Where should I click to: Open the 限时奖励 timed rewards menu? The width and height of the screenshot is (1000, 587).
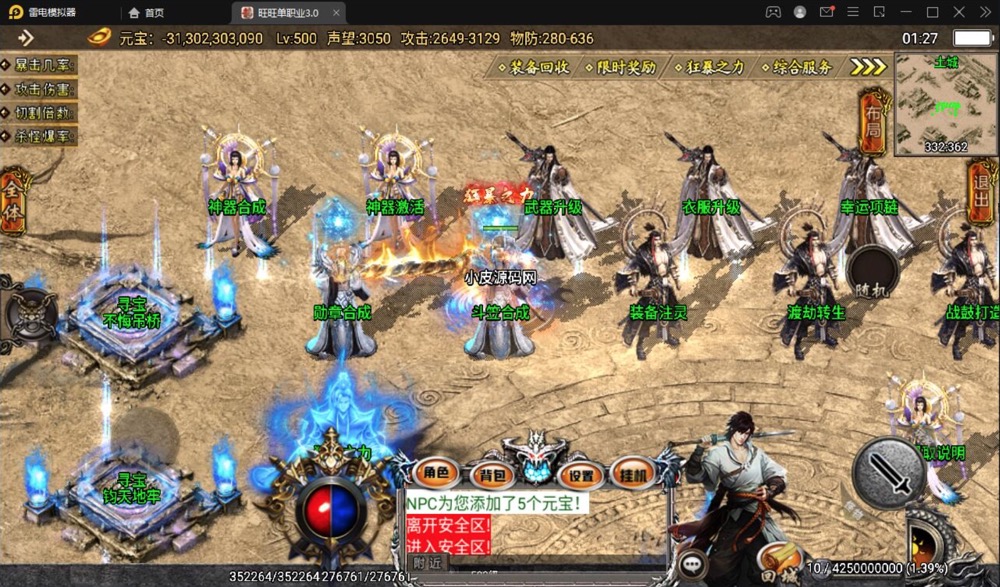[x=620, y=67]
